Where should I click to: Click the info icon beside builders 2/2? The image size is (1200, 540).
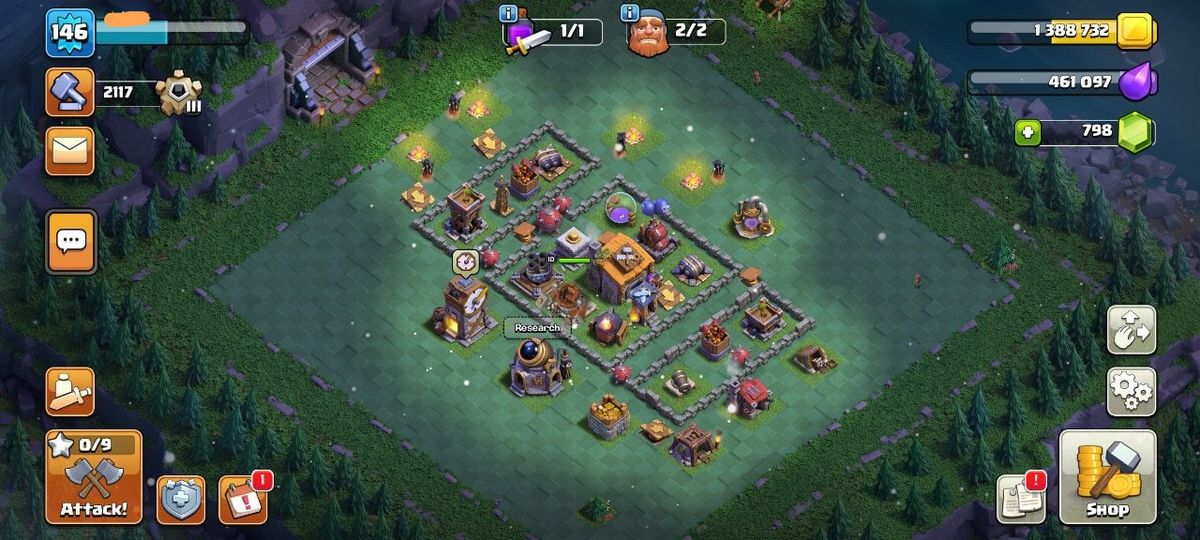click(x=629, y=13)
